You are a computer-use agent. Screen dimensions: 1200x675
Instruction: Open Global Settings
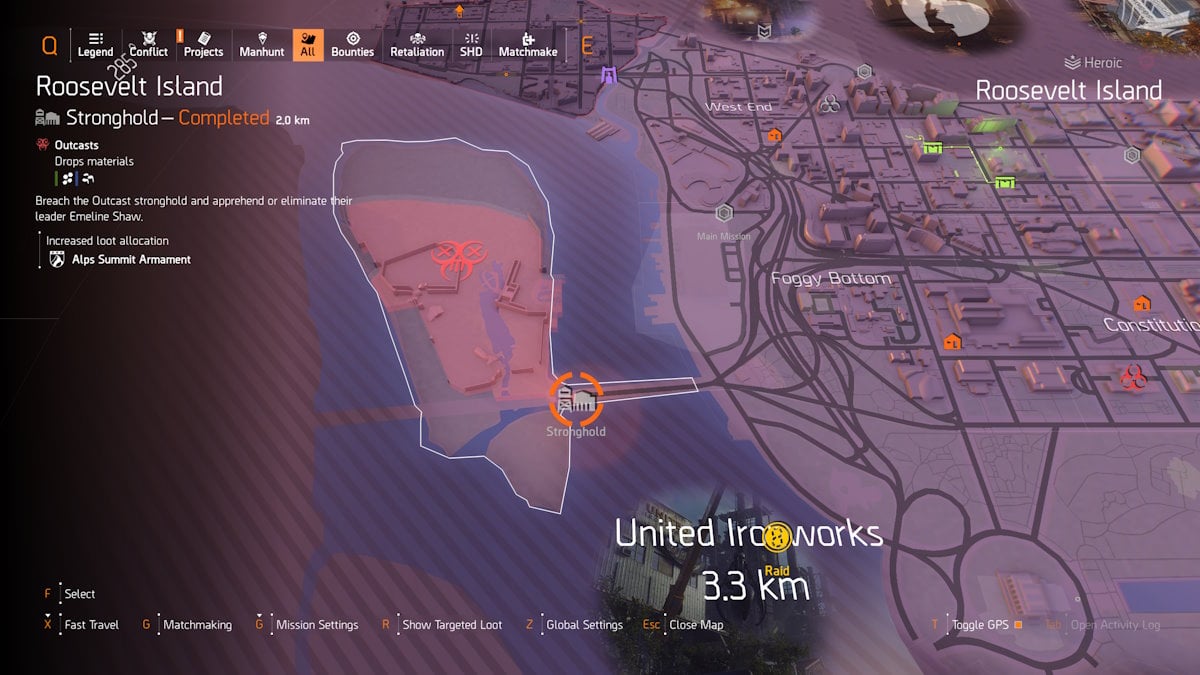coord(584,625)
